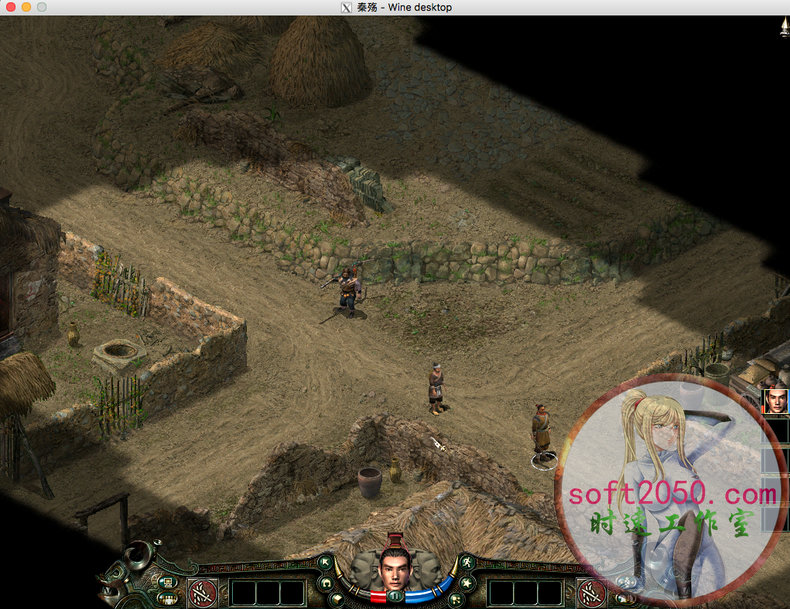Viewport: 790px width, 609px height.
Task: Minimize the Wine desktop window
Action: [x=26, y=7]
